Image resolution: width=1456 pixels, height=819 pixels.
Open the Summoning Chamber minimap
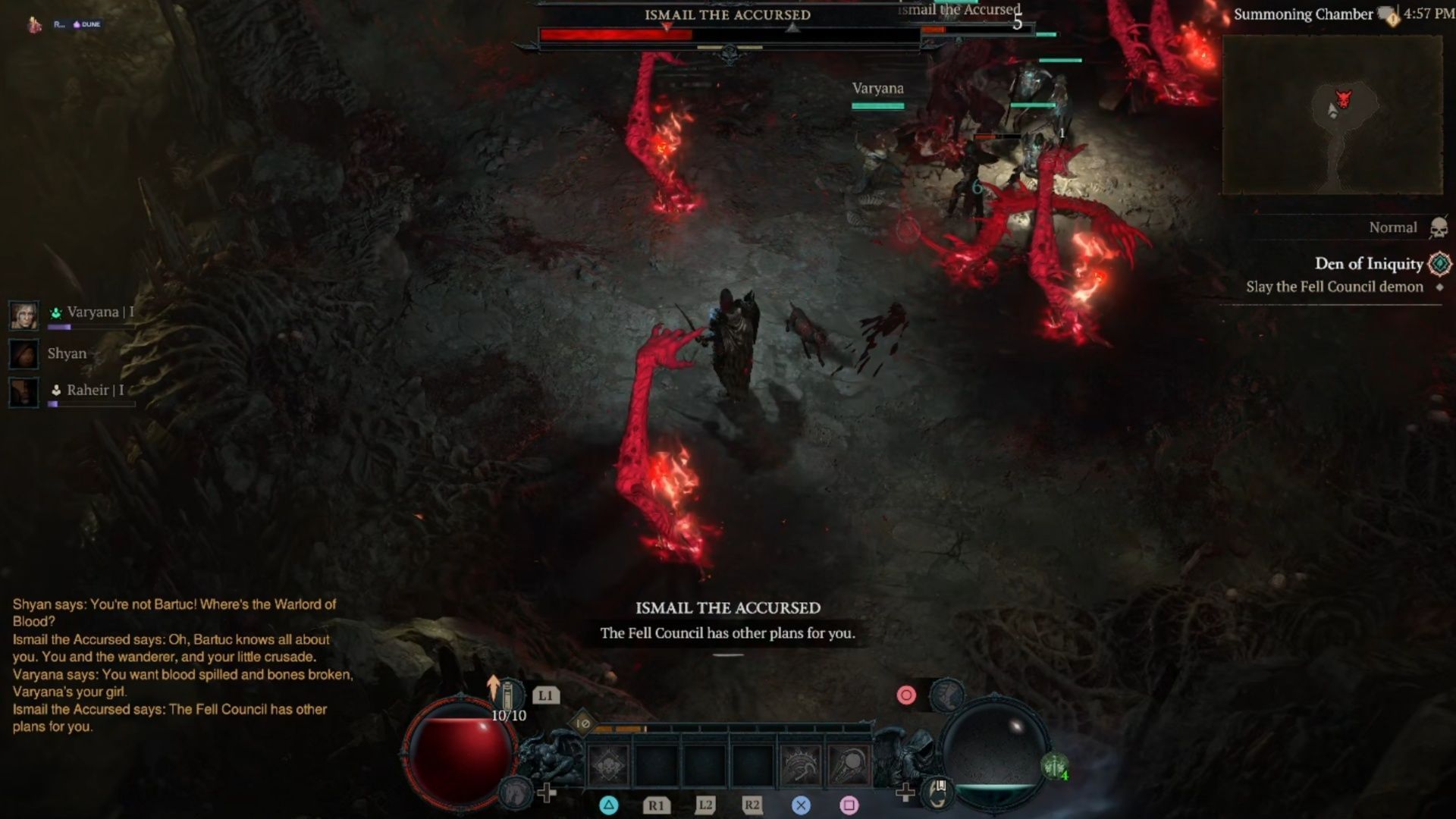(x=1332, y=114)
